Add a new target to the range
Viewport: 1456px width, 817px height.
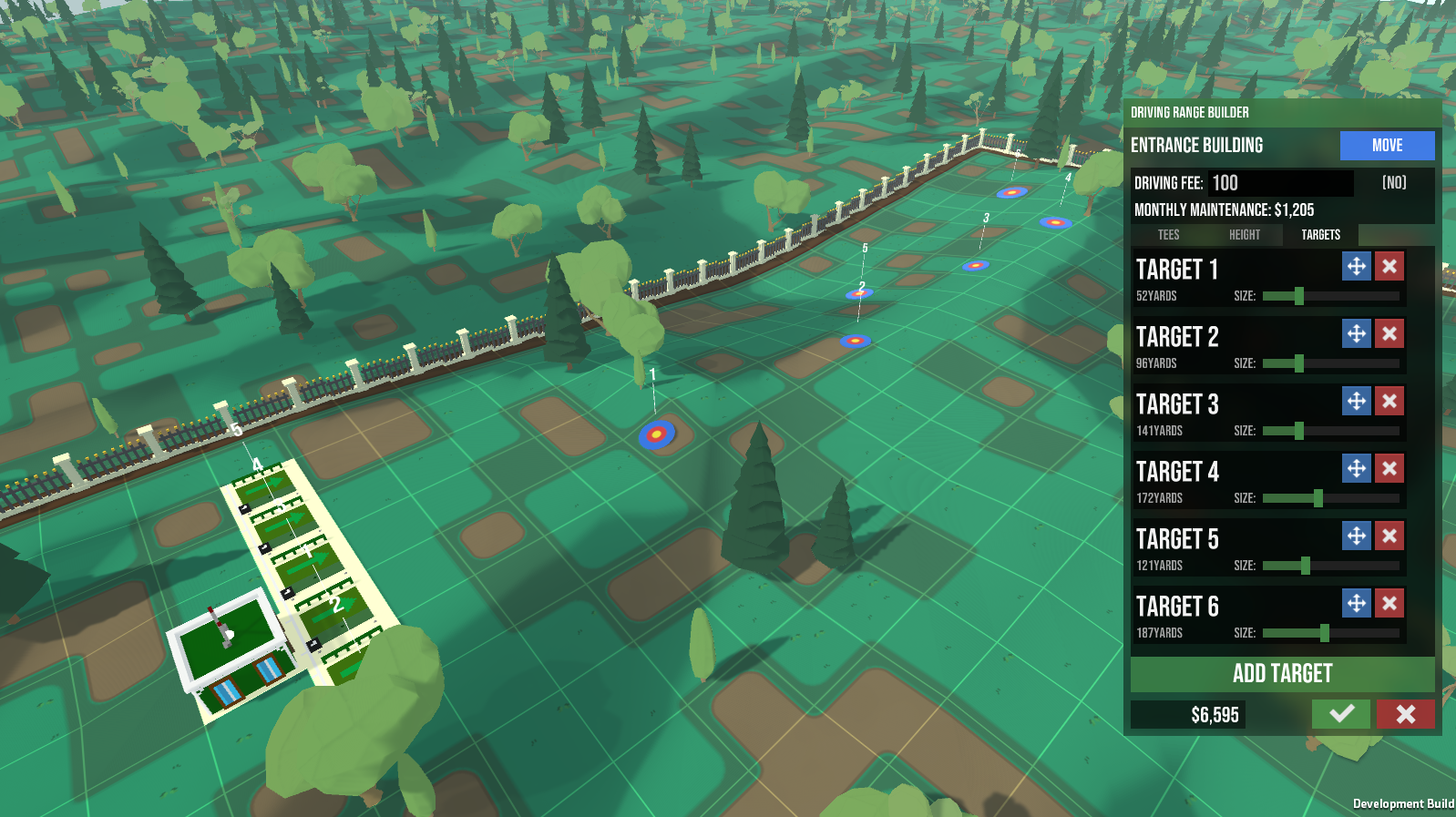point(1282,674)
